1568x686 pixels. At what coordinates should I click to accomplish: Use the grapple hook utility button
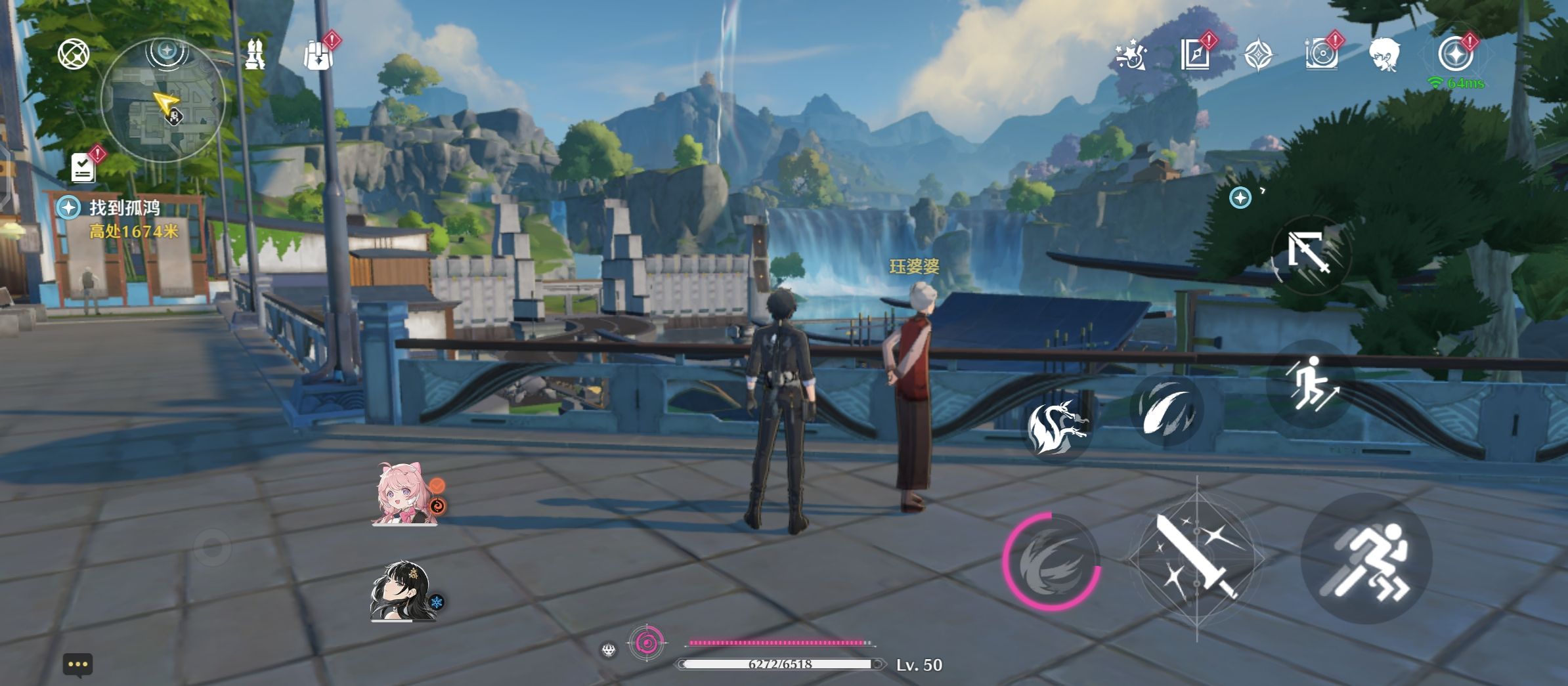(x=1310, y=253)
